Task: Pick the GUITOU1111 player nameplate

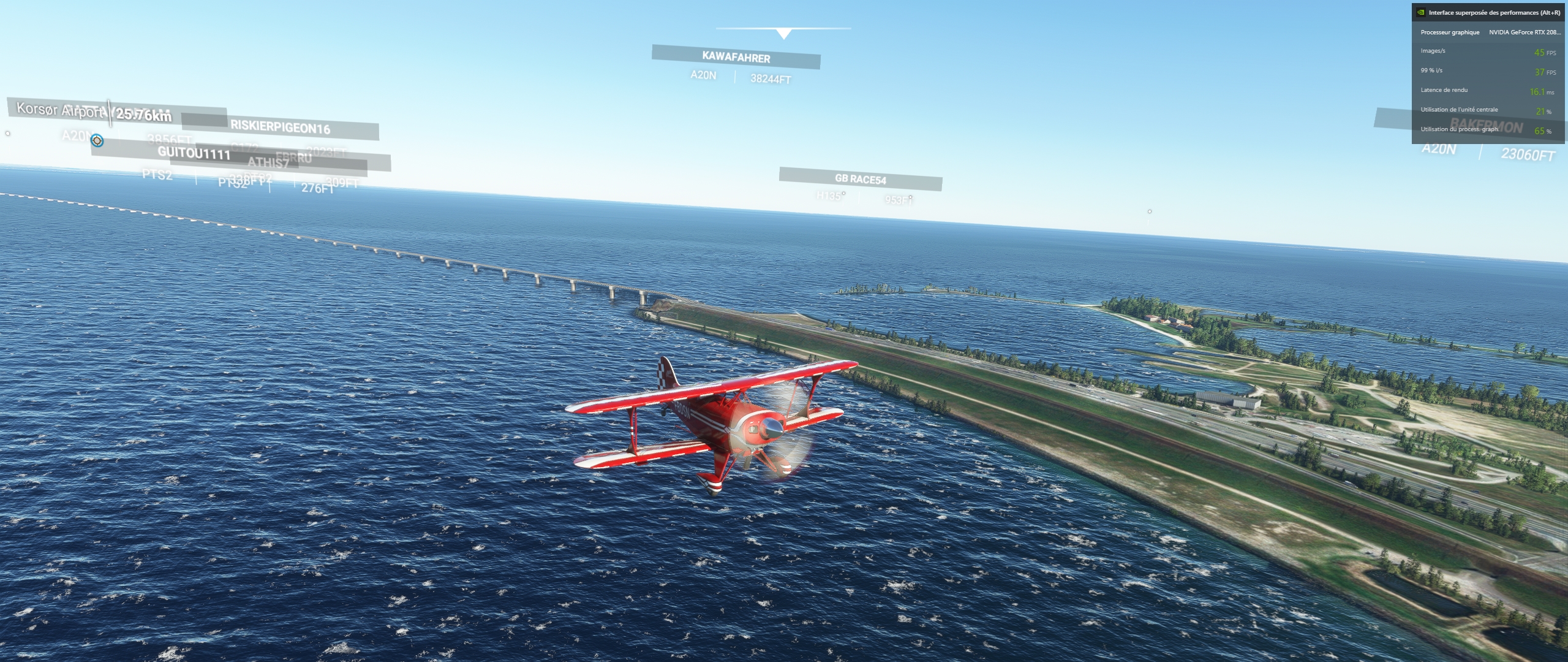Action: [194, 153]
